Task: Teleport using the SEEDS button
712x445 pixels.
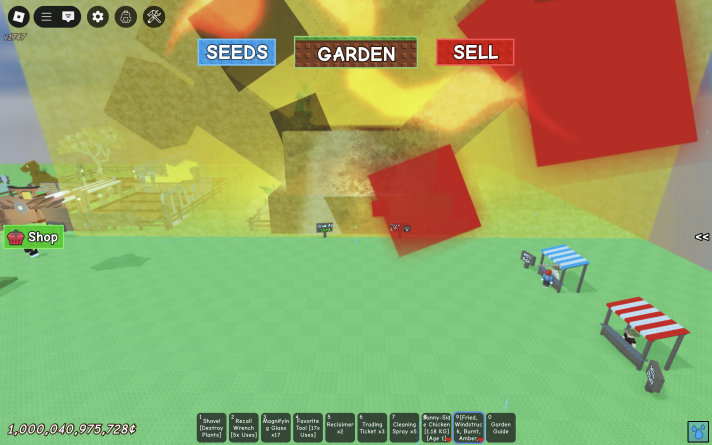Action: 236,52
